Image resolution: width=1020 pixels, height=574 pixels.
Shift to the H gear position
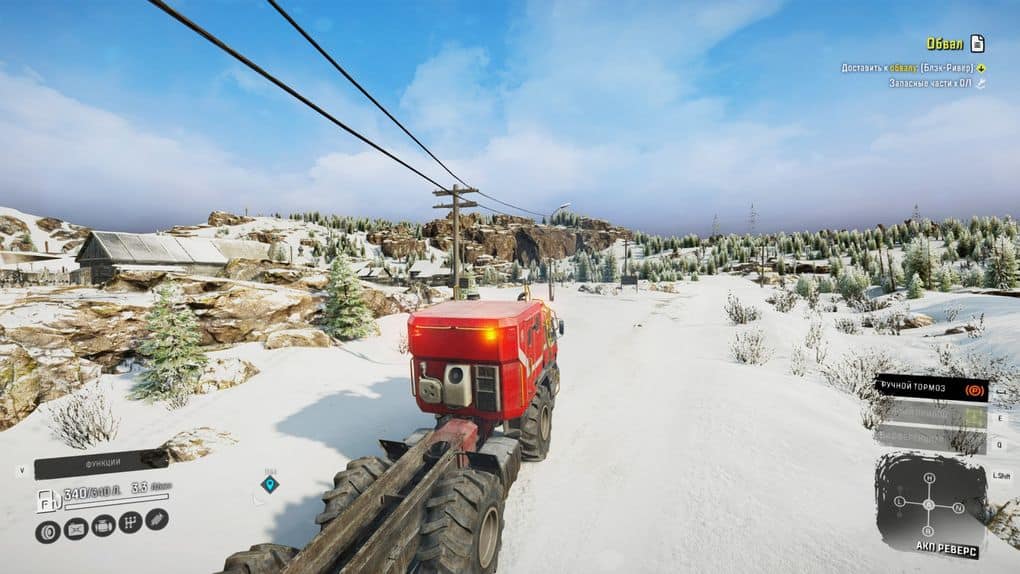point(928,479)
